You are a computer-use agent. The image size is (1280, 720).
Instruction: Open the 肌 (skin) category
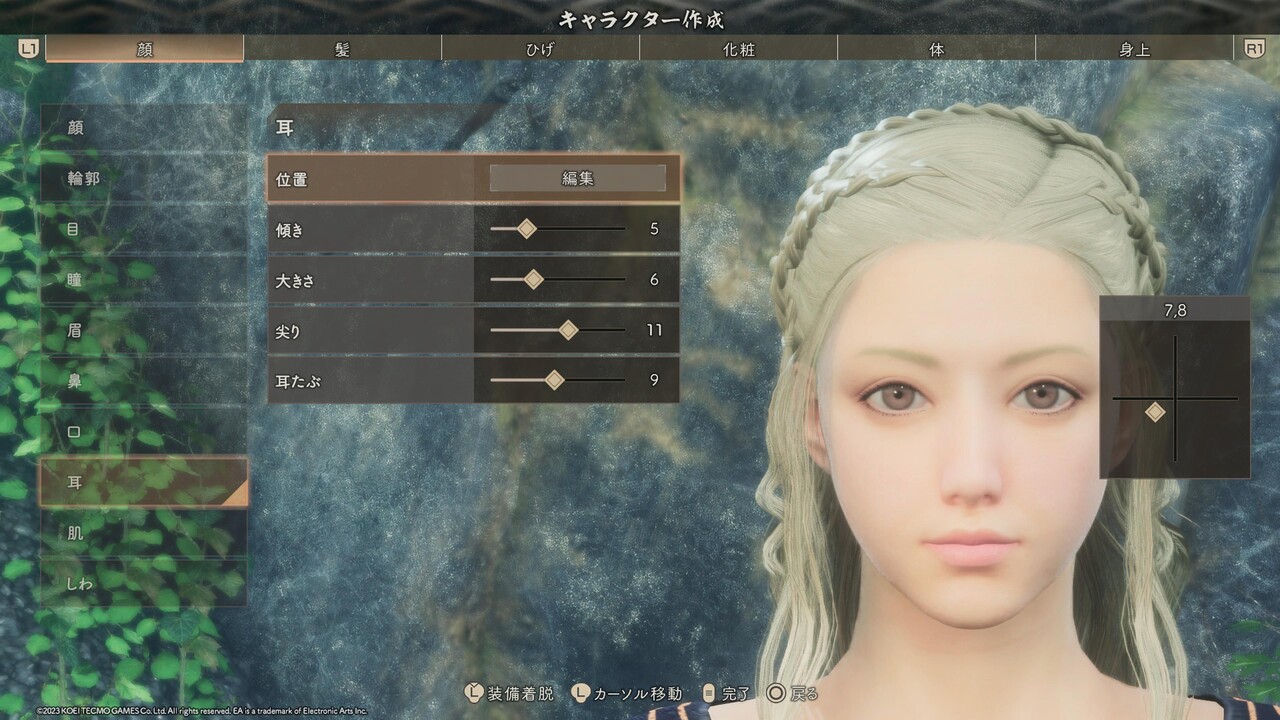pyautogui.click(x=143, y=533)
